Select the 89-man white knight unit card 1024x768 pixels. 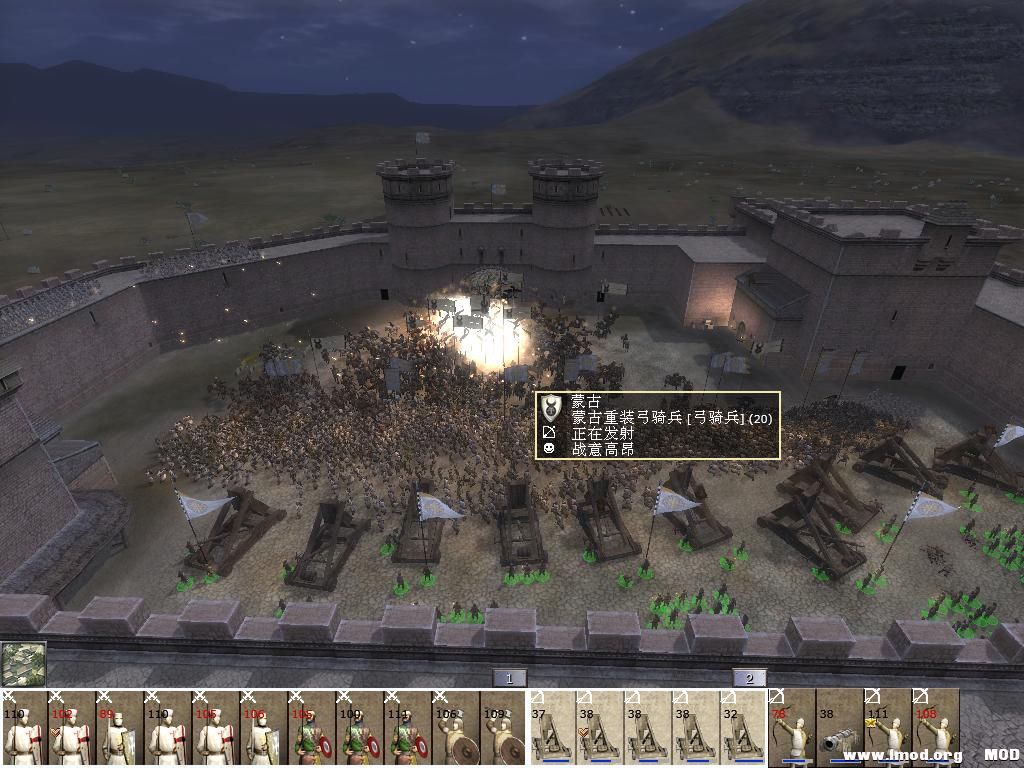(120, 728)
